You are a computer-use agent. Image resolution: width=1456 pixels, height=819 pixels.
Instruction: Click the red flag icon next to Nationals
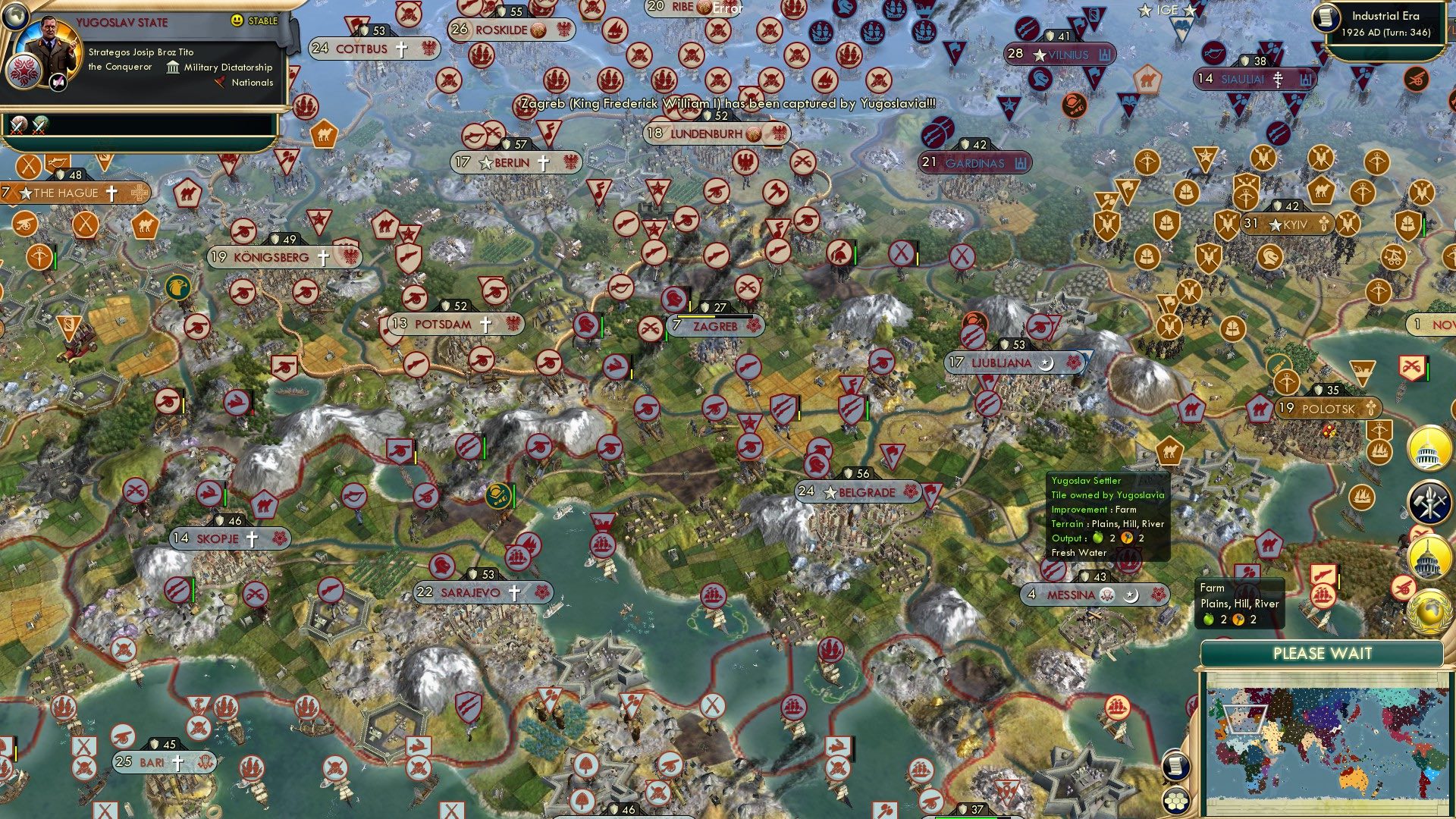[221, 83]
